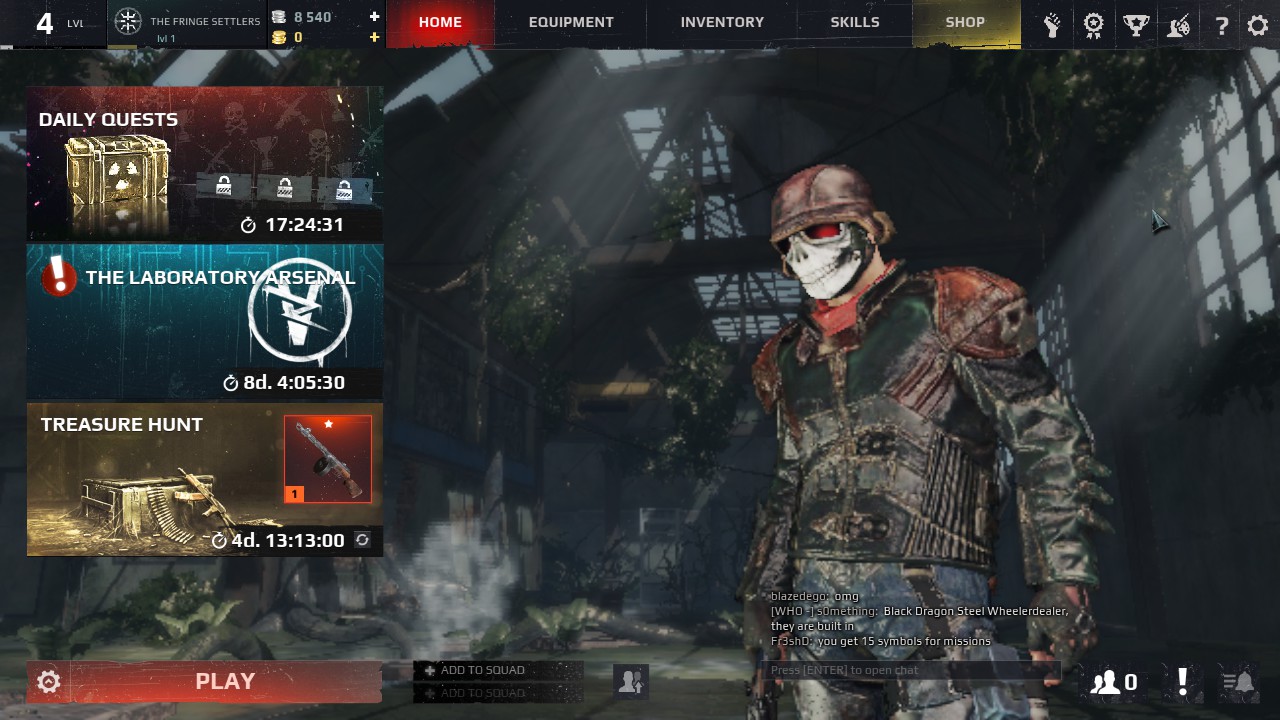This screenshot has width=1280, height=720.
Task: Expand the second ADD TO SQUAD slot
Action: click(498, 692)
